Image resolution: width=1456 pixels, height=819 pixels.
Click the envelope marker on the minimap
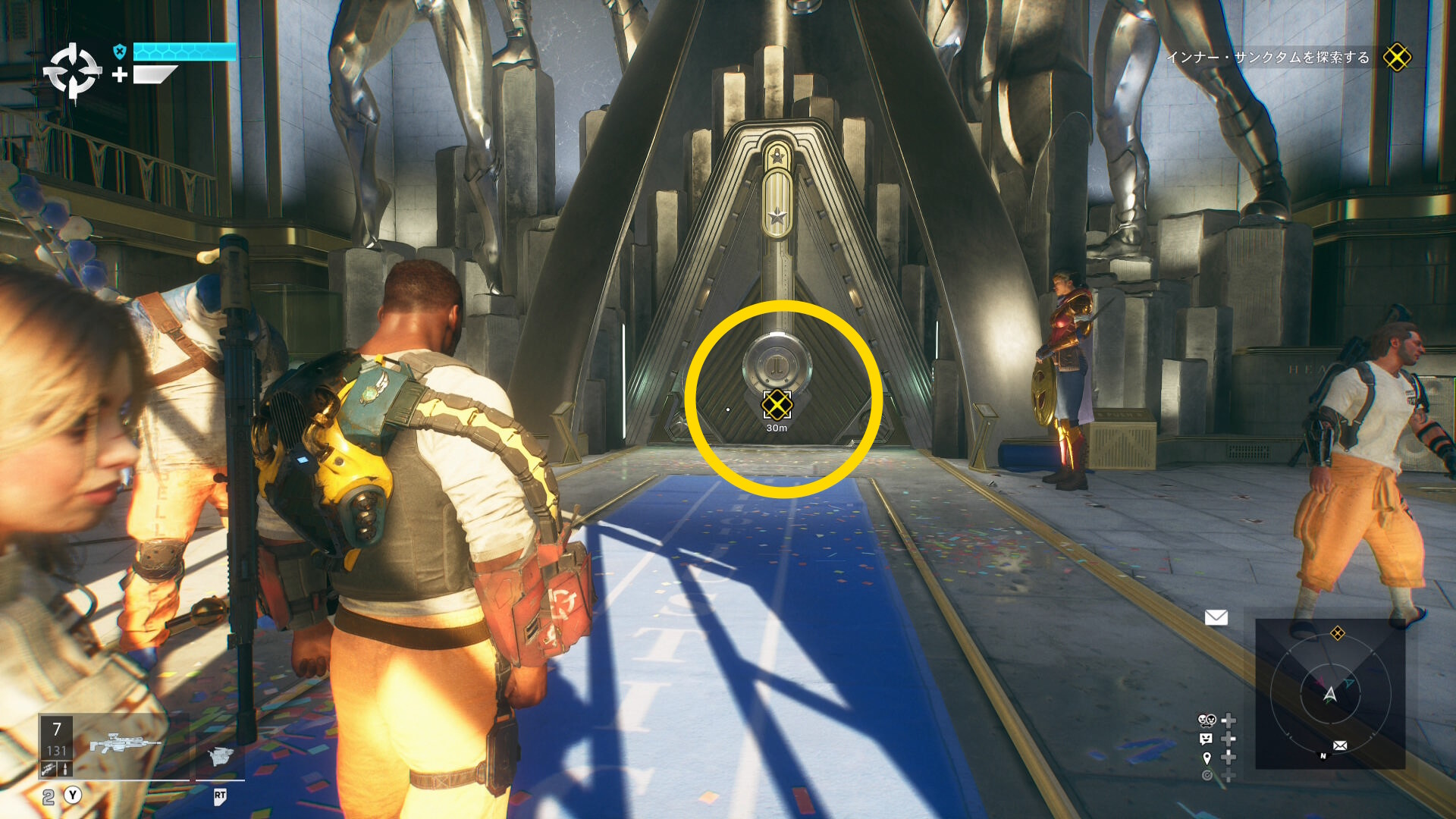pyautogui.click(x=1340, y=745)
